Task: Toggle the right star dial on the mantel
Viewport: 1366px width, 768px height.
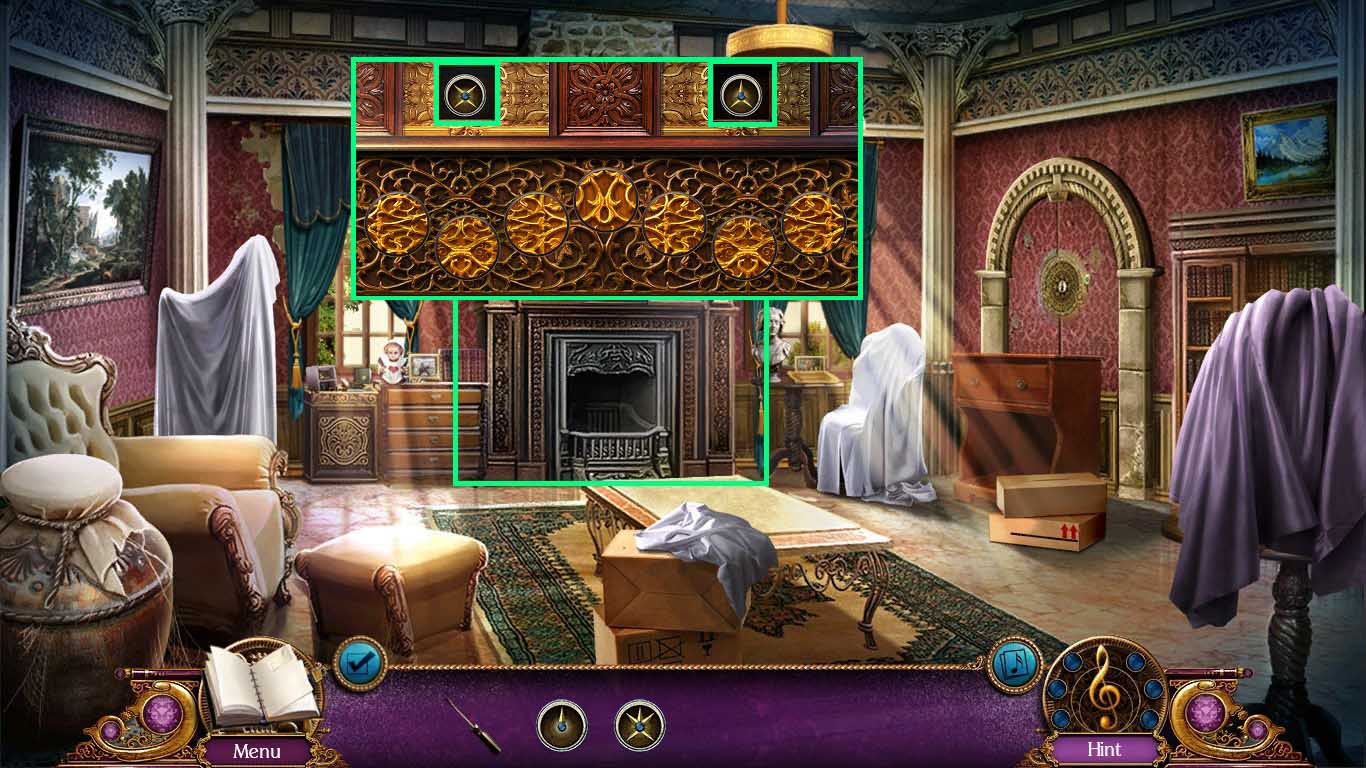Action: tap(740, 97)
